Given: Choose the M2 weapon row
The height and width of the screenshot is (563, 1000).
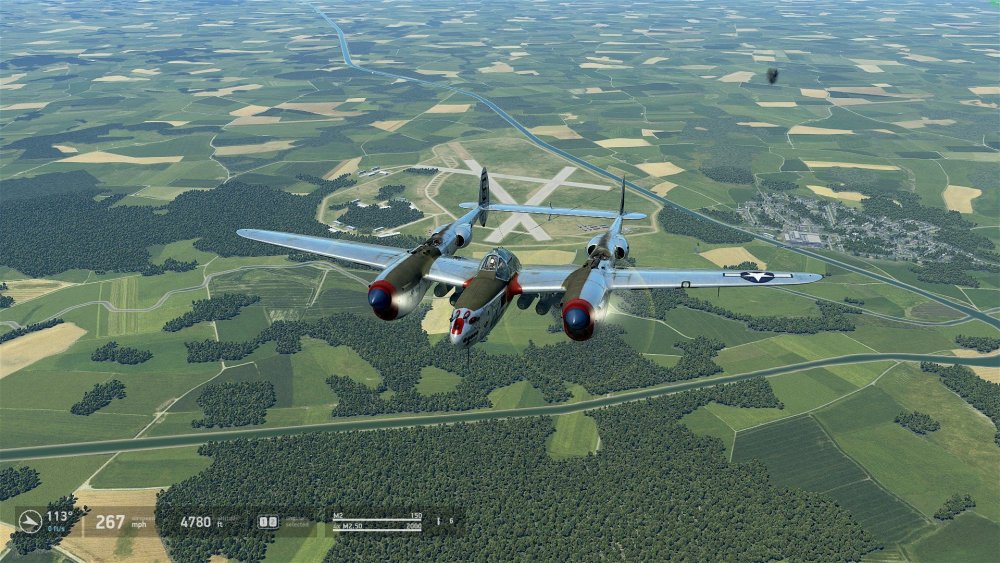Looking at the screenshot, I should (377, 516).
